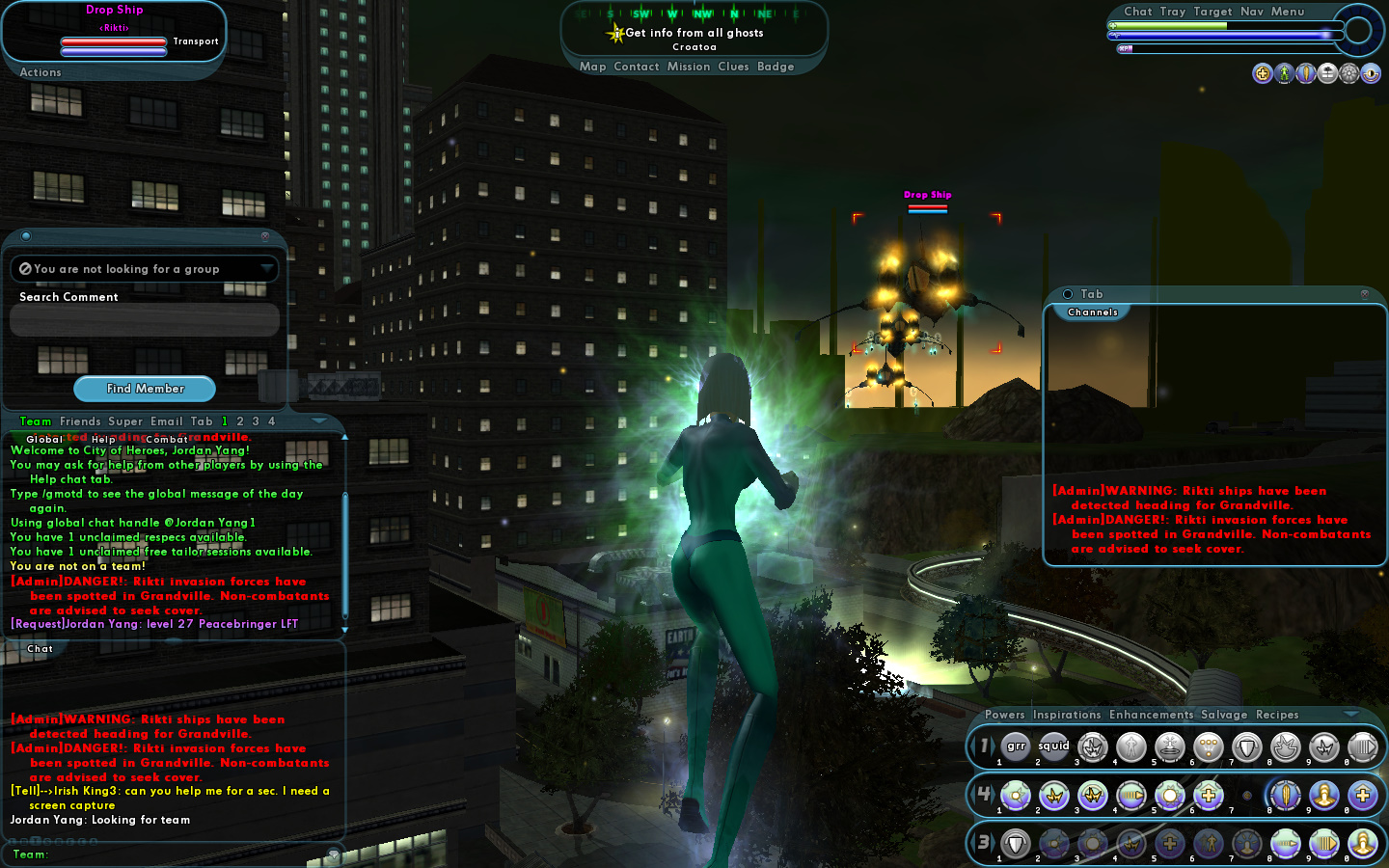Show the Mission window

[x=689, y=67]
